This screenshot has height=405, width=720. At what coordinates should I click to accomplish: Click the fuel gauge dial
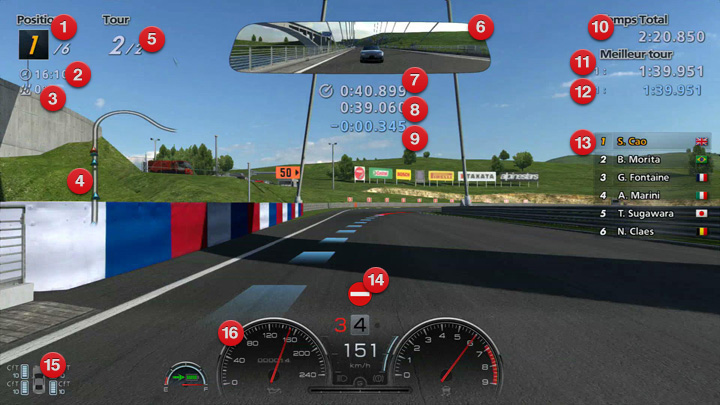click(186, 378)
